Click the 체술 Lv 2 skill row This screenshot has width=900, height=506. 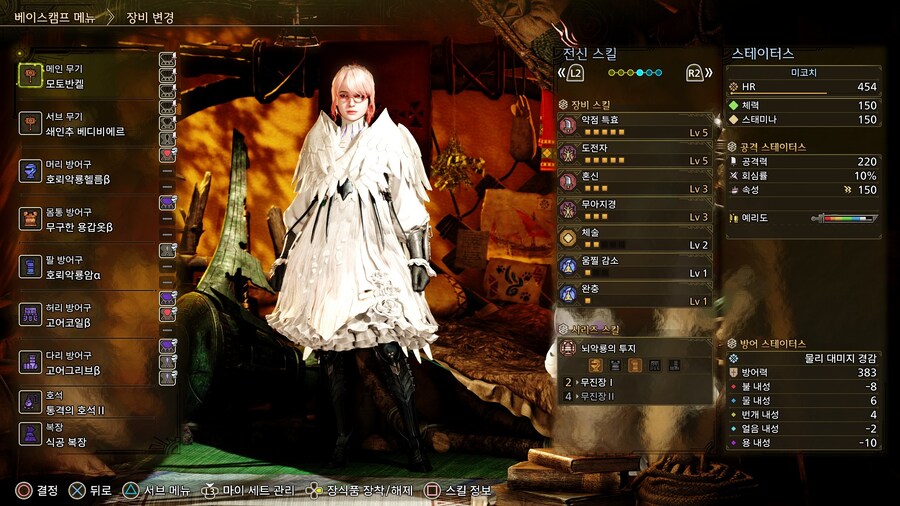[635, 237]
